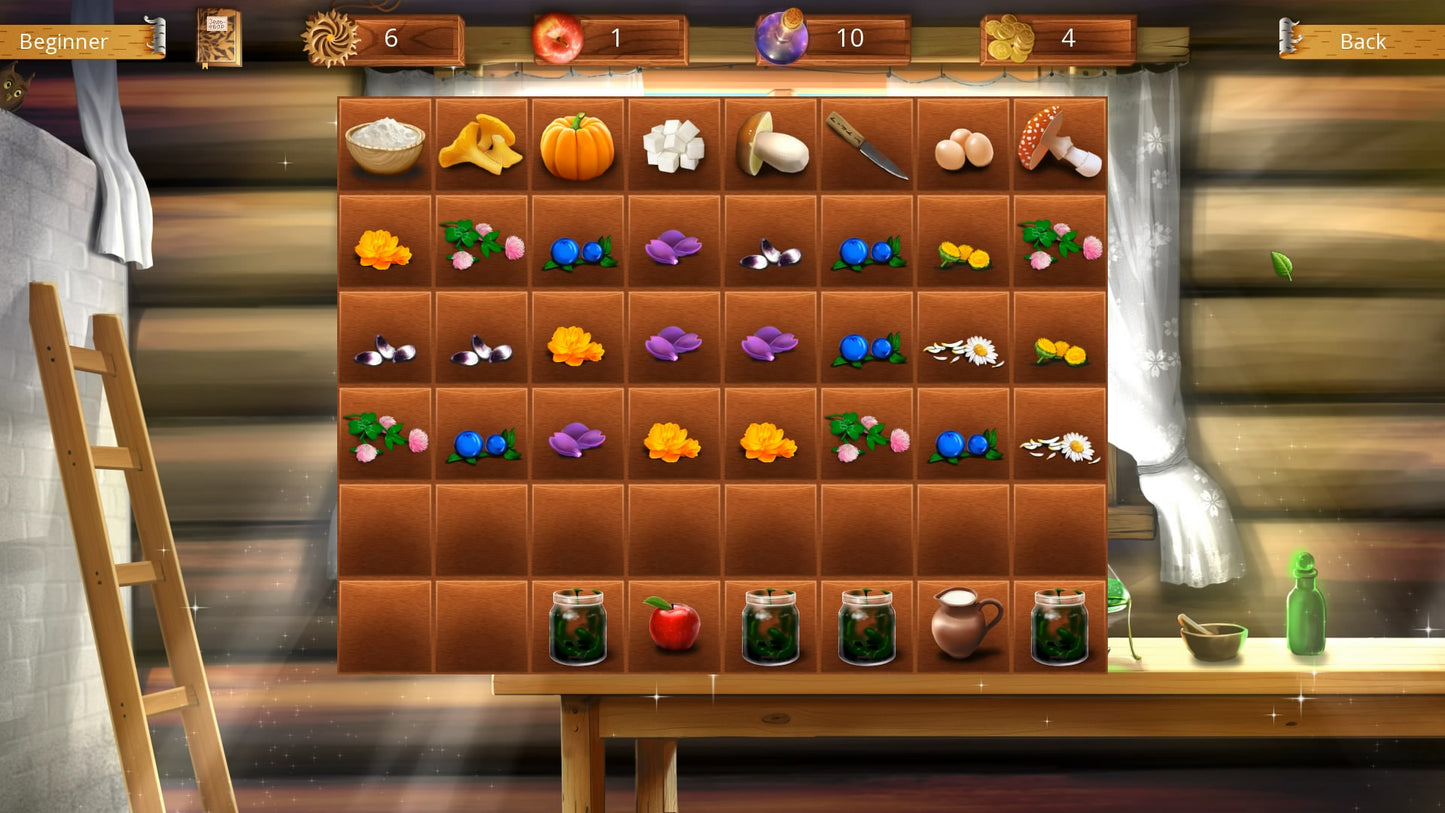This screenshot has width=1445, height=813.
Task: Select the porcini mushroom tile
Action: click(771, 145)
